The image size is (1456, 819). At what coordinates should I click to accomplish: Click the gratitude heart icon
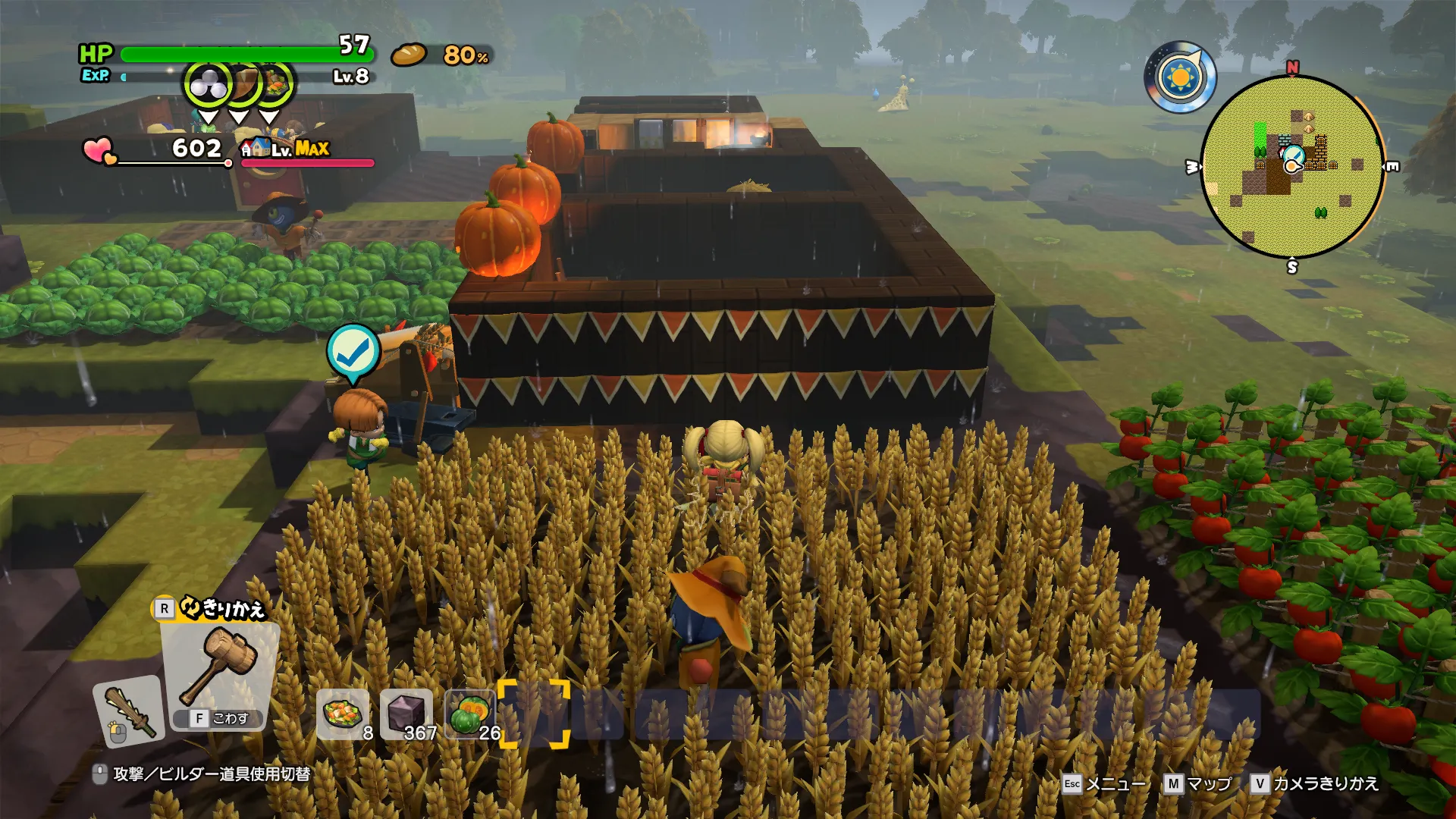point(99,150)
